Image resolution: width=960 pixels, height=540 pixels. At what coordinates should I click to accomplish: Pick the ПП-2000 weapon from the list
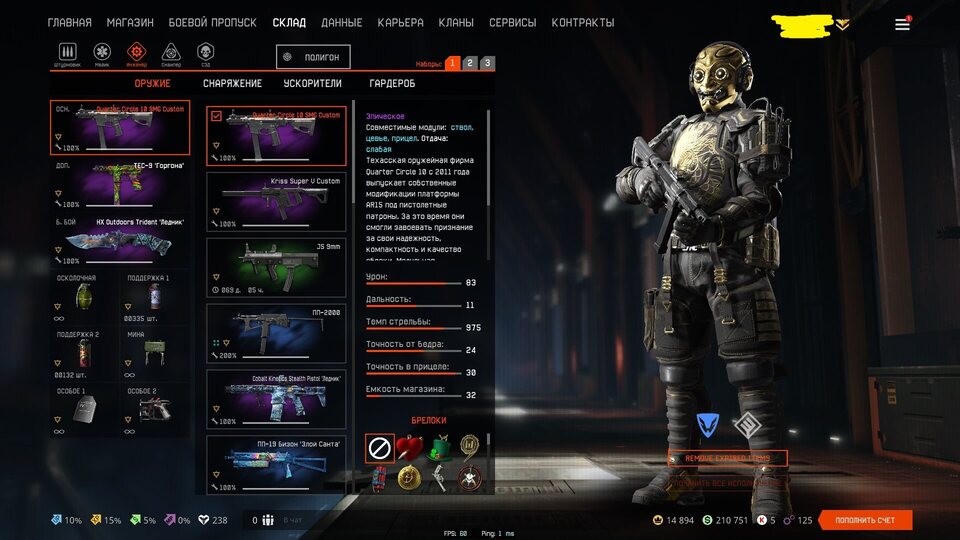(x=276, y=332)
